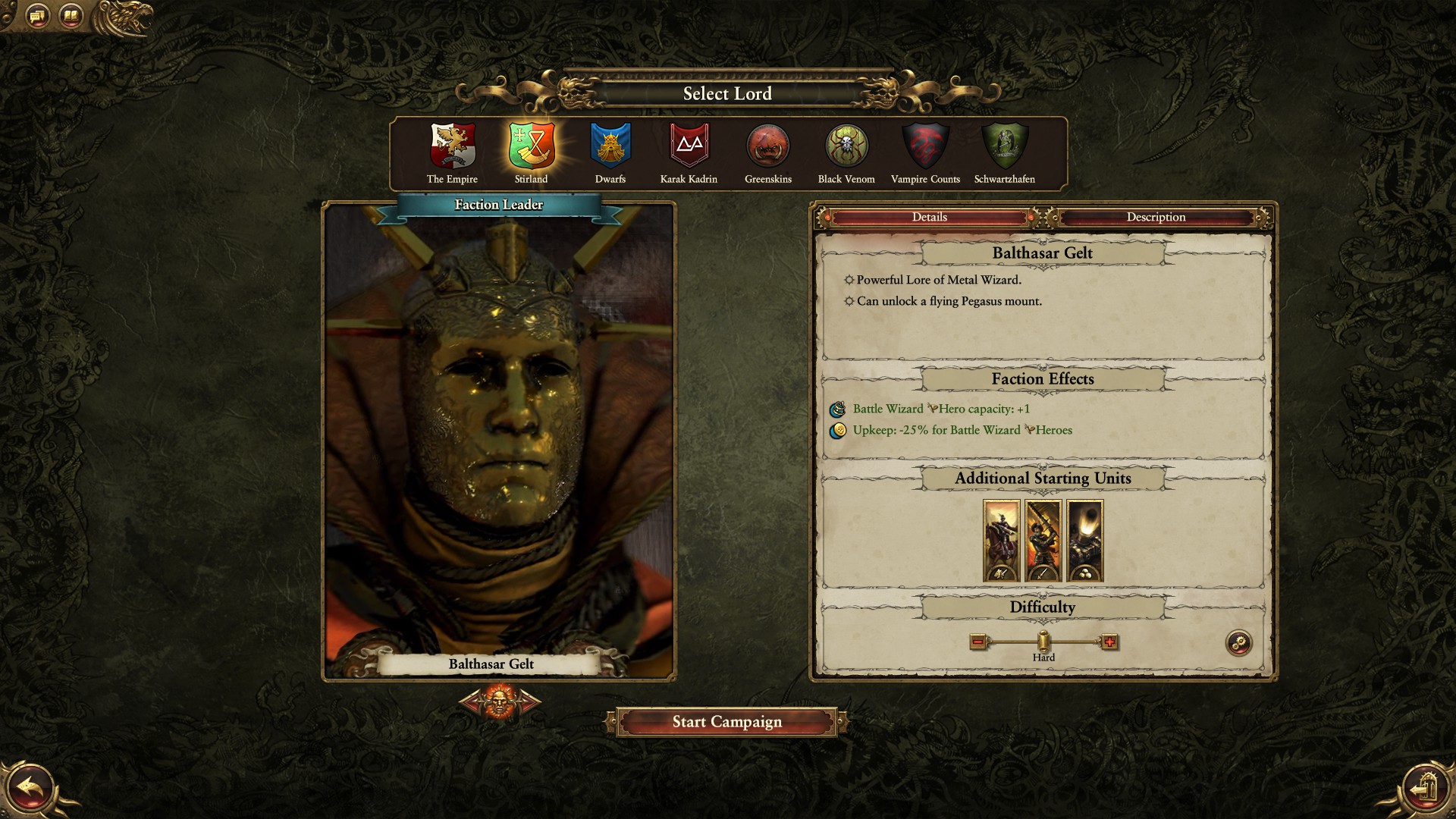The width and height of the screenshot is (1456, 819).
Task: Select the Black Venom faction
Action: coord(846,146)
